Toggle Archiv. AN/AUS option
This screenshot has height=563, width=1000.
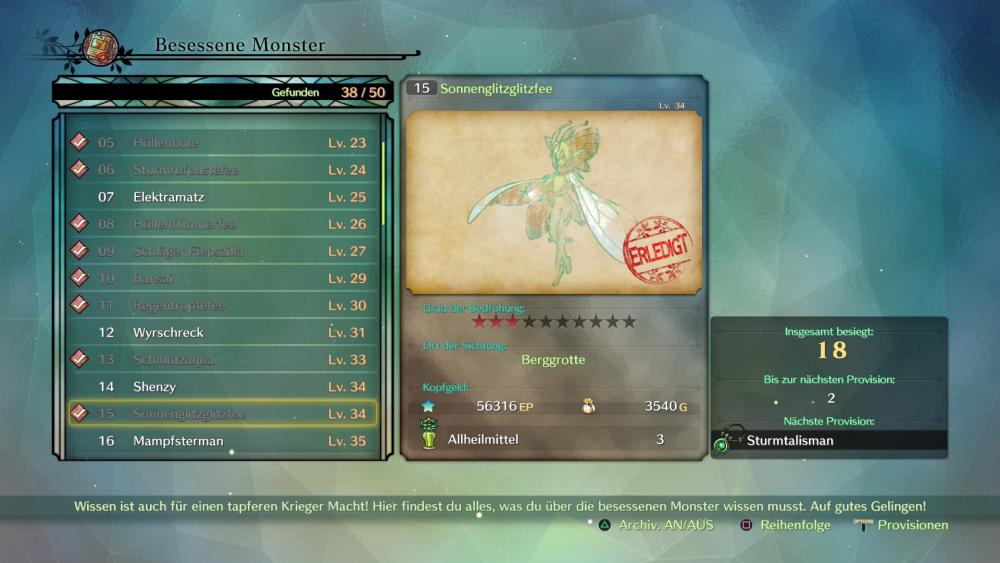tap(656, 525)
